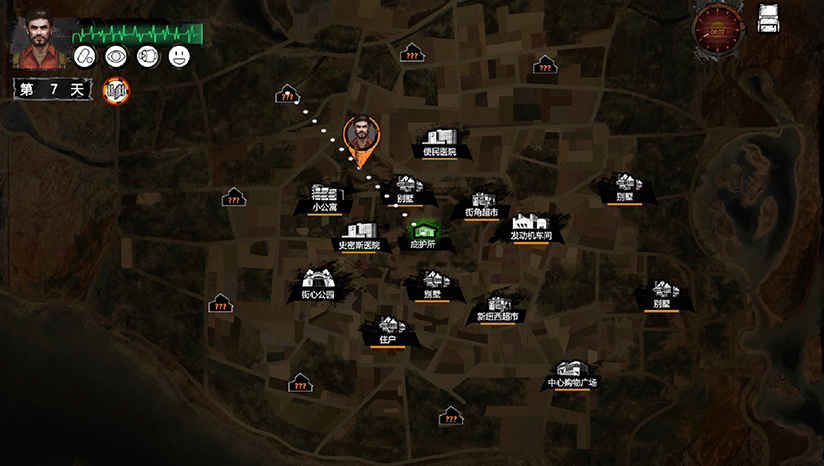The height and width of the screenshot is (466, 824).
Task: Open the backpack inventory icon
Action: pos(768,19)
